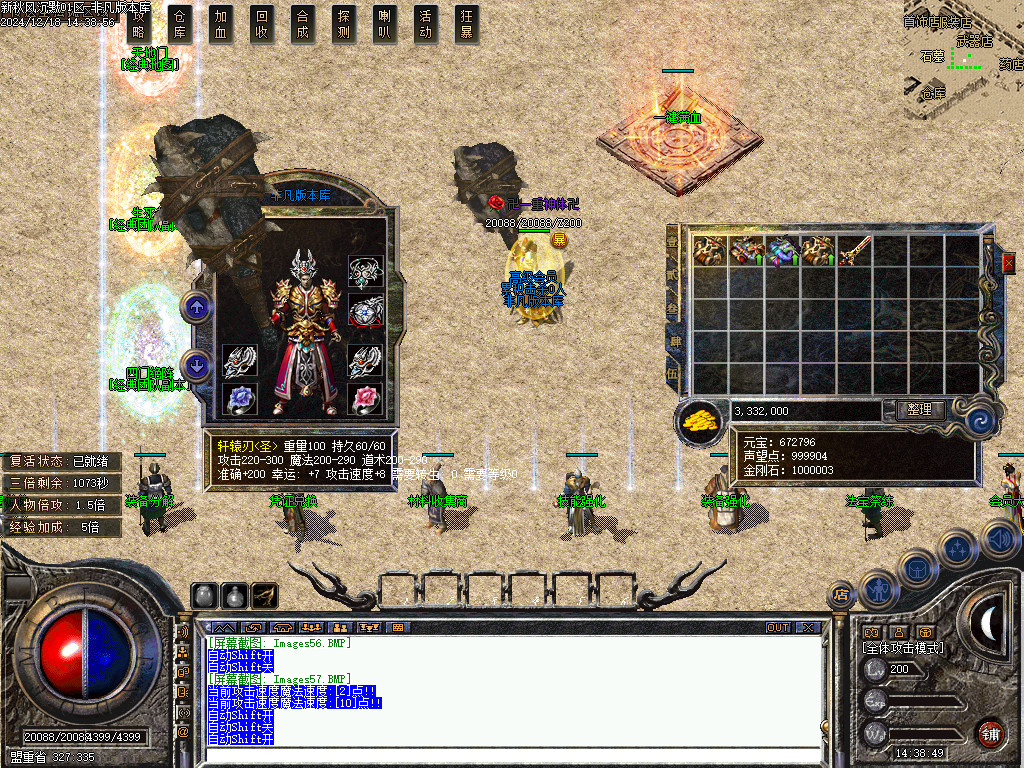This screenshot has width=1024, height=768.
Task: Click the 整理 sort button in bag
Action: (913, 410)
